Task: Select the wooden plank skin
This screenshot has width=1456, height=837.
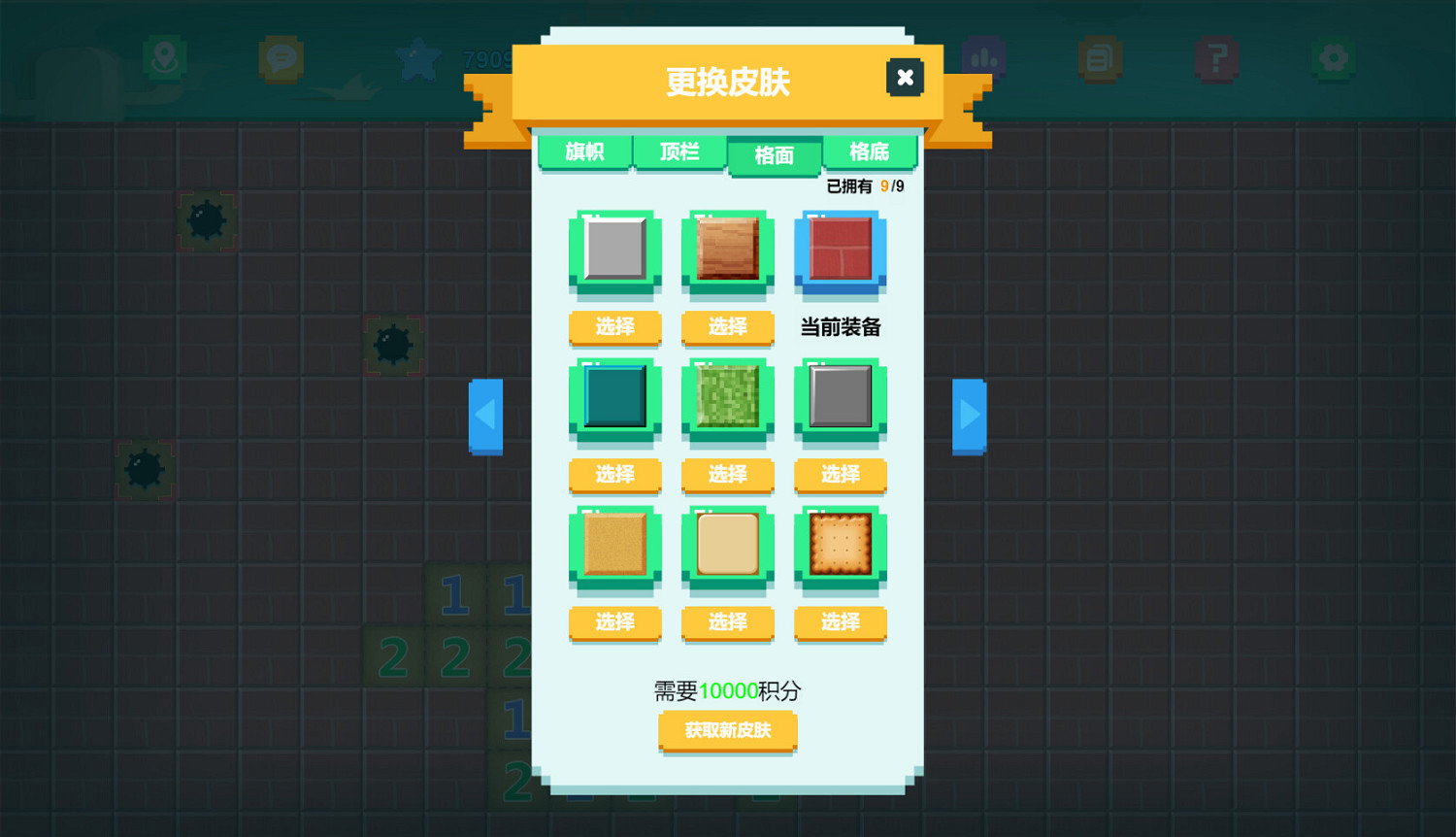Action: 727,328
